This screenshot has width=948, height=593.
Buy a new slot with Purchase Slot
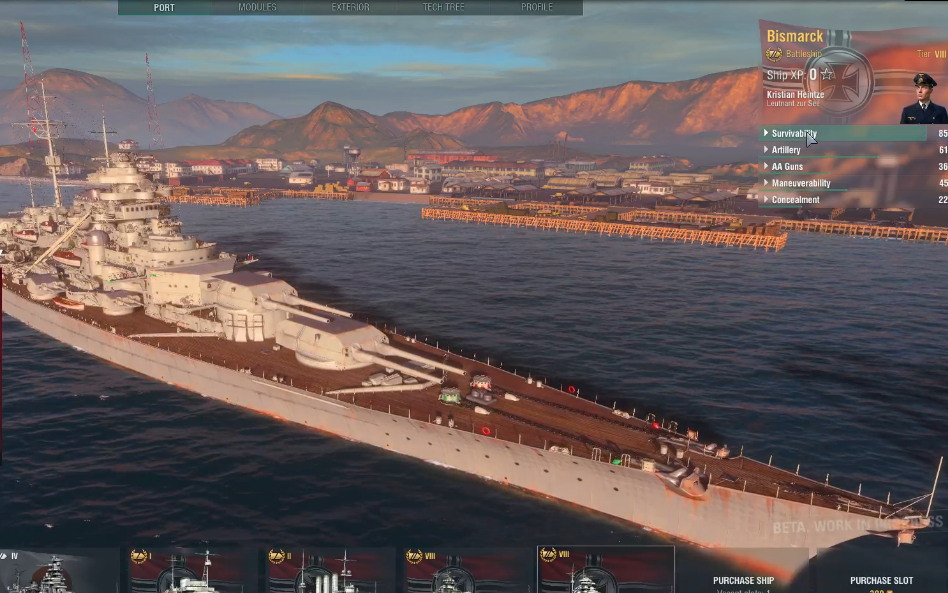coord(881,581)
